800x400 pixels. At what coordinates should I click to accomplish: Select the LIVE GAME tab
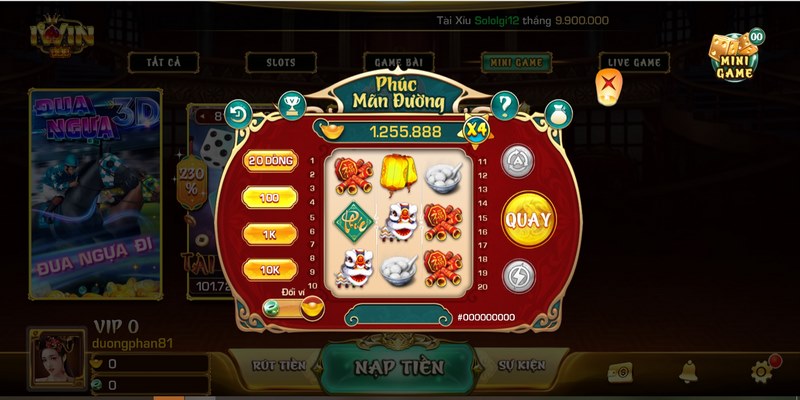click(x=634, y=62)
